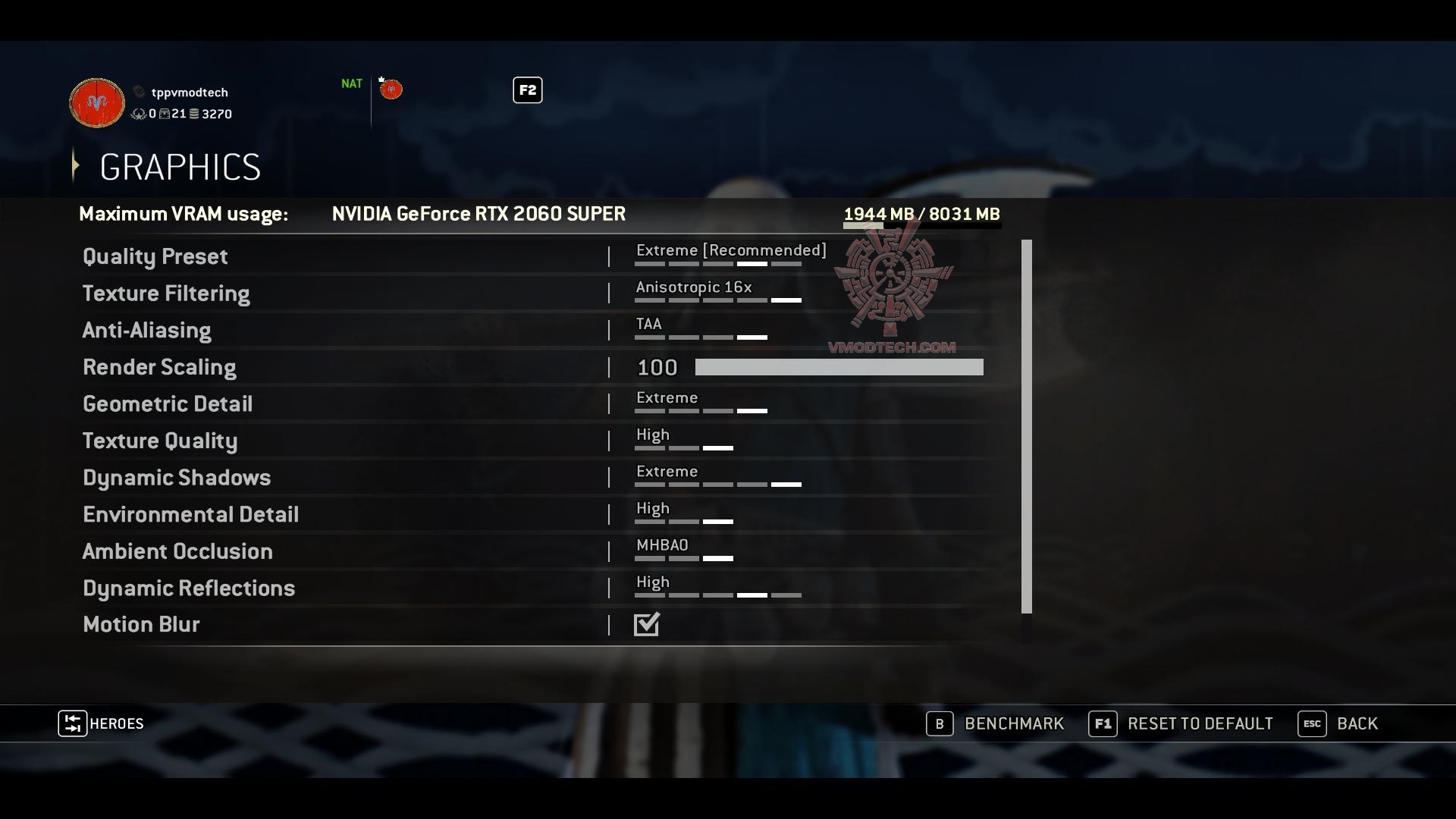Click the tppvmodtech player shield emblem
The height and width of the screenshot is (819, 1456).
pos(96,103)
